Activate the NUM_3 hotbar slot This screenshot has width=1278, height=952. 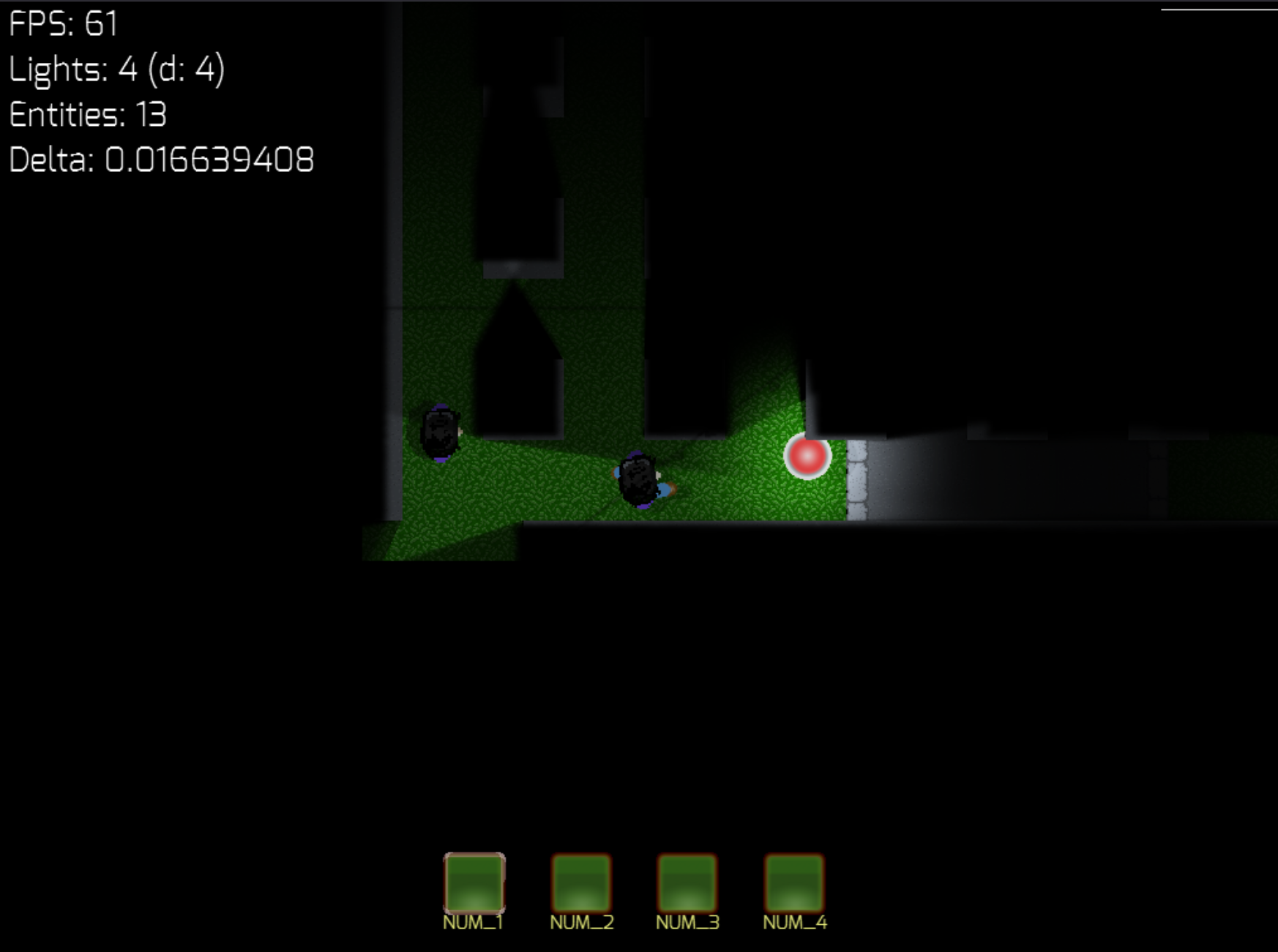(687, 882)
